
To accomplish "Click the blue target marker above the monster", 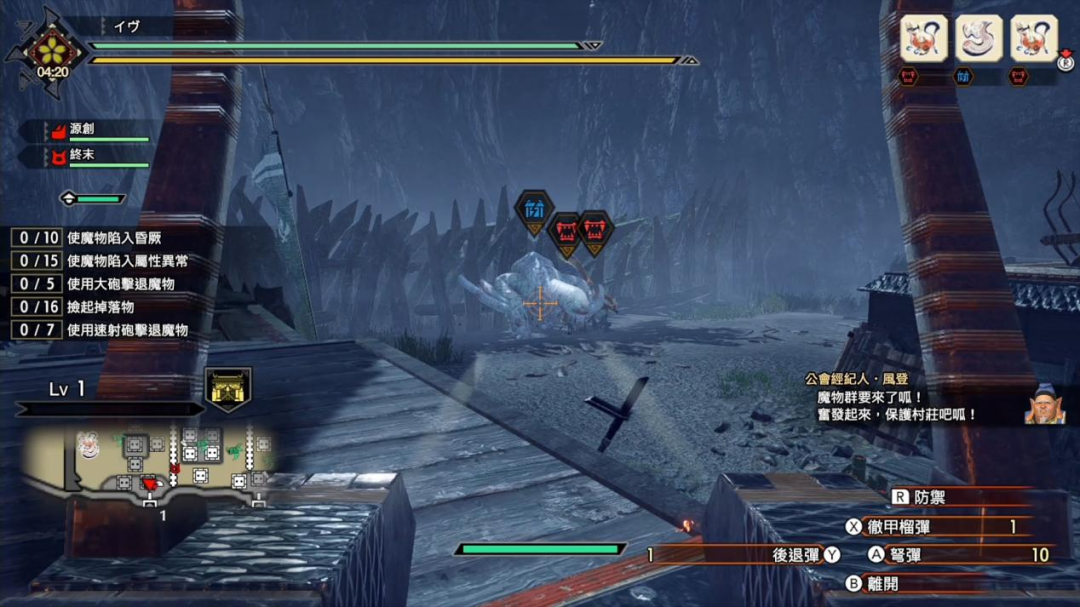I will click(x=534, y=210).
